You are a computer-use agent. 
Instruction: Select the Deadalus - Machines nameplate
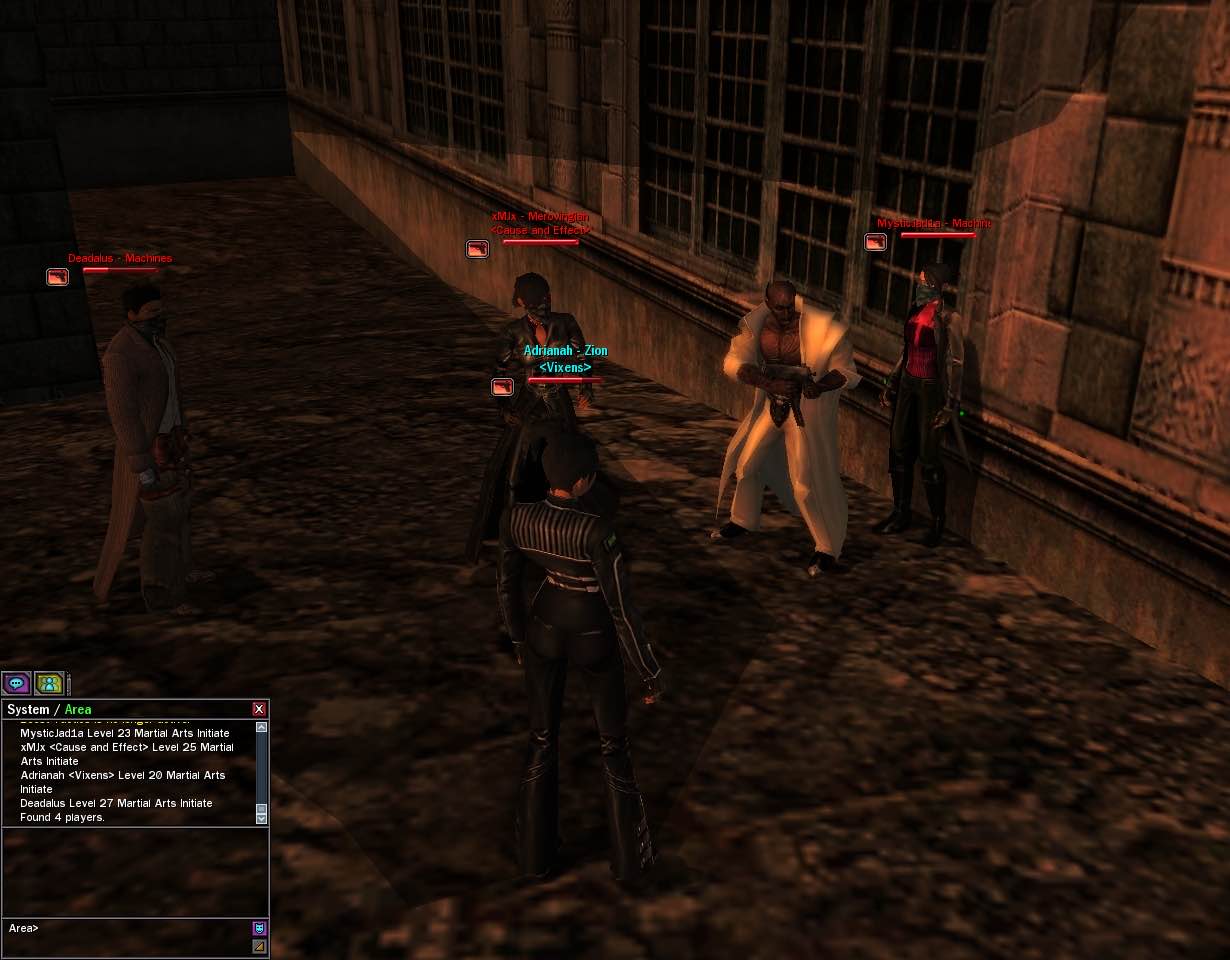click(120, 259)
